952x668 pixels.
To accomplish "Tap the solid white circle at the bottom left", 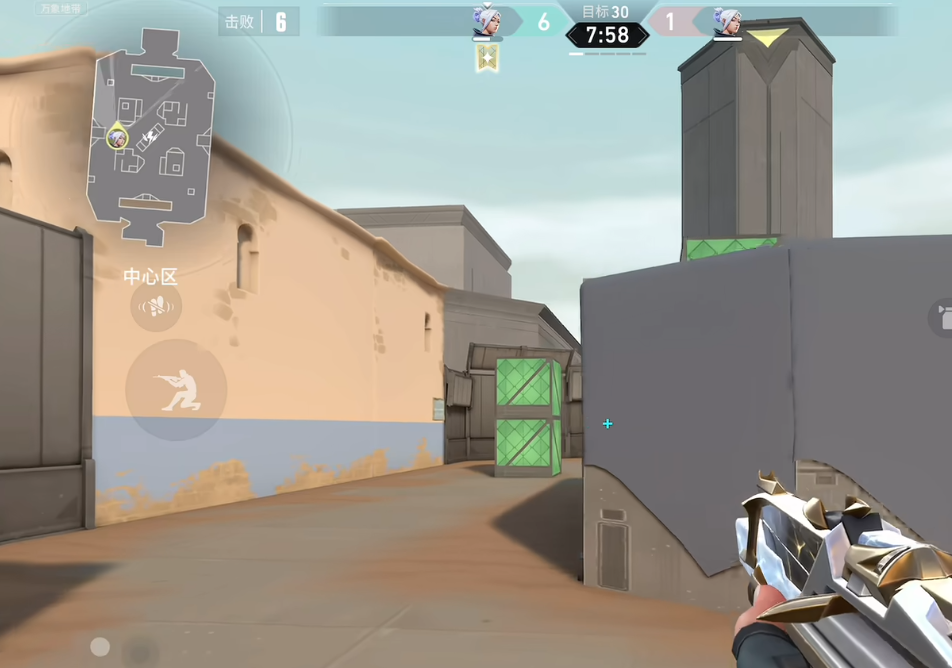I will tap(100, 646).
